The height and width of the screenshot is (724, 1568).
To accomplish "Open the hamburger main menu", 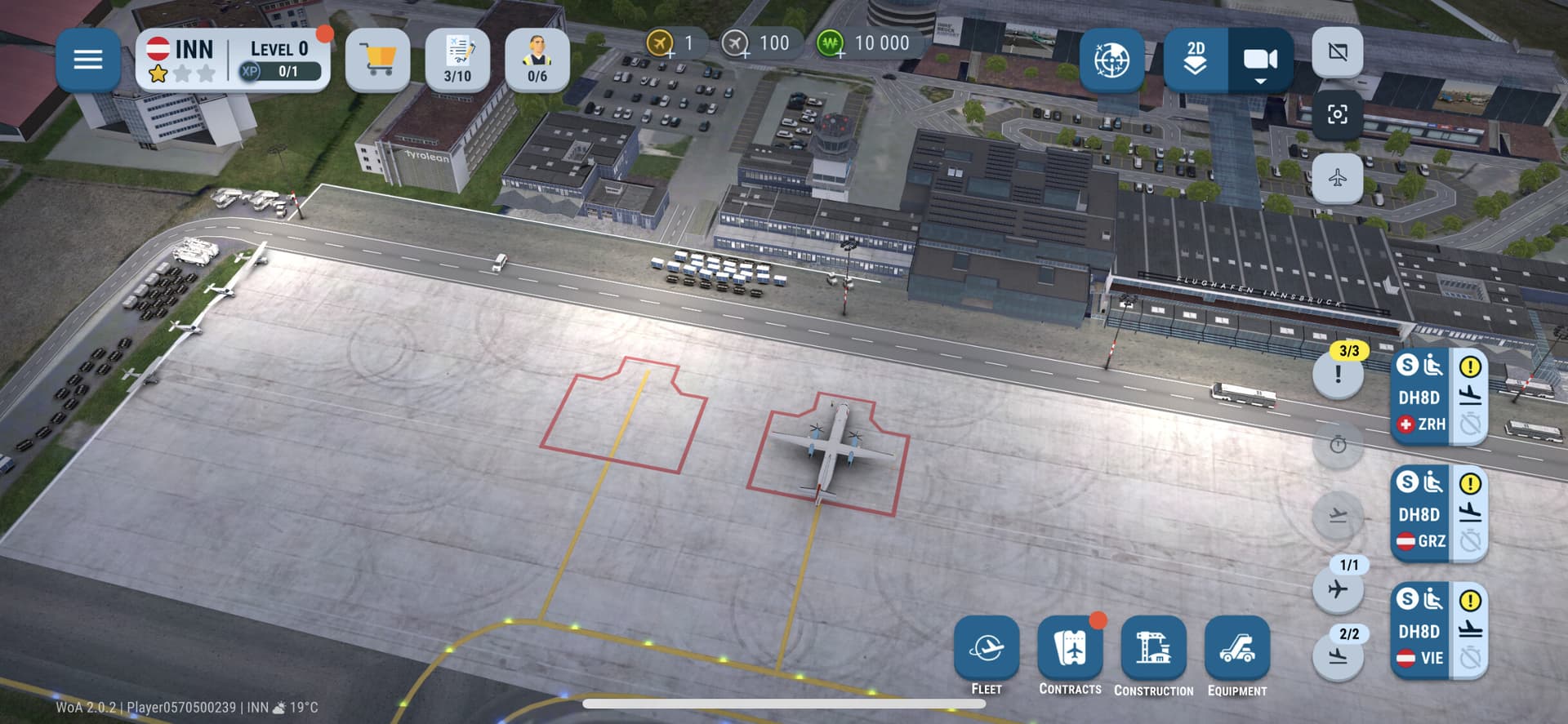I will click(x=87, y=60).
